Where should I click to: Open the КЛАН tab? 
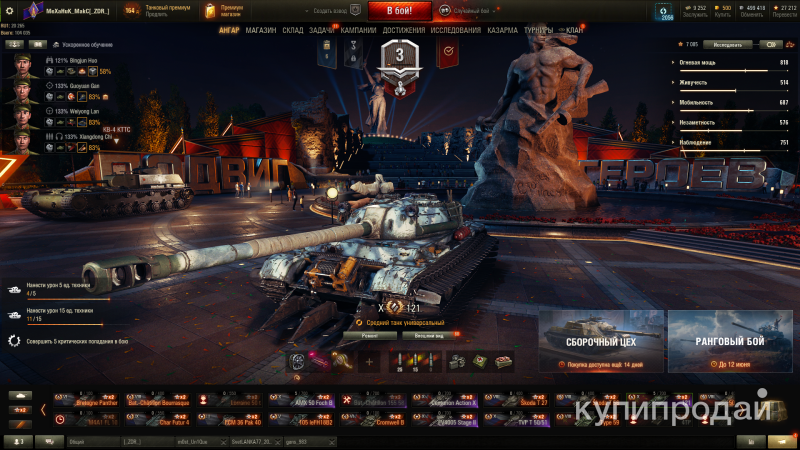pyautogui.click(x=574, y=31)
